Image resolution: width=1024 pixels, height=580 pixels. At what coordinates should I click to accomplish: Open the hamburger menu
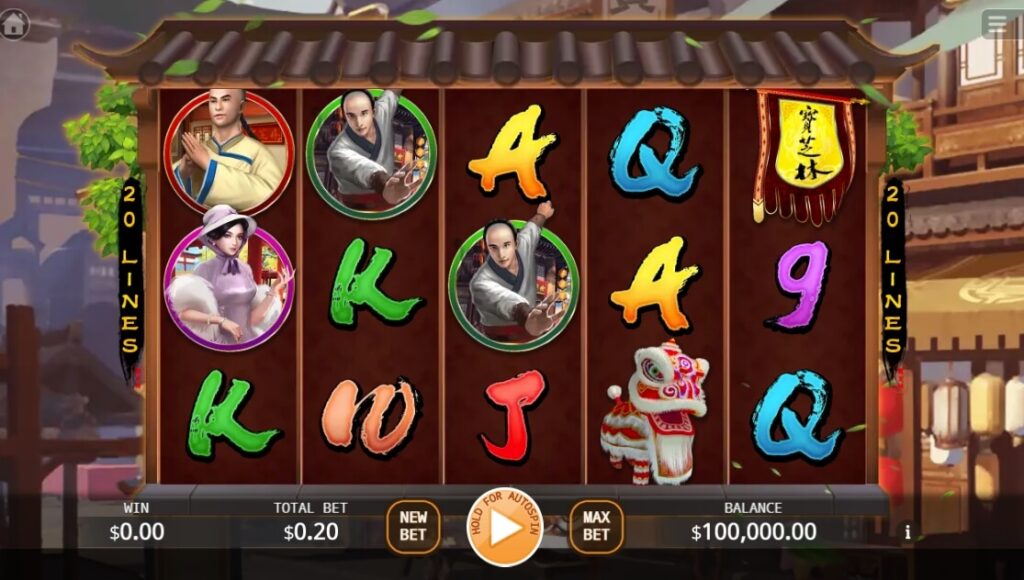point(998,23)
